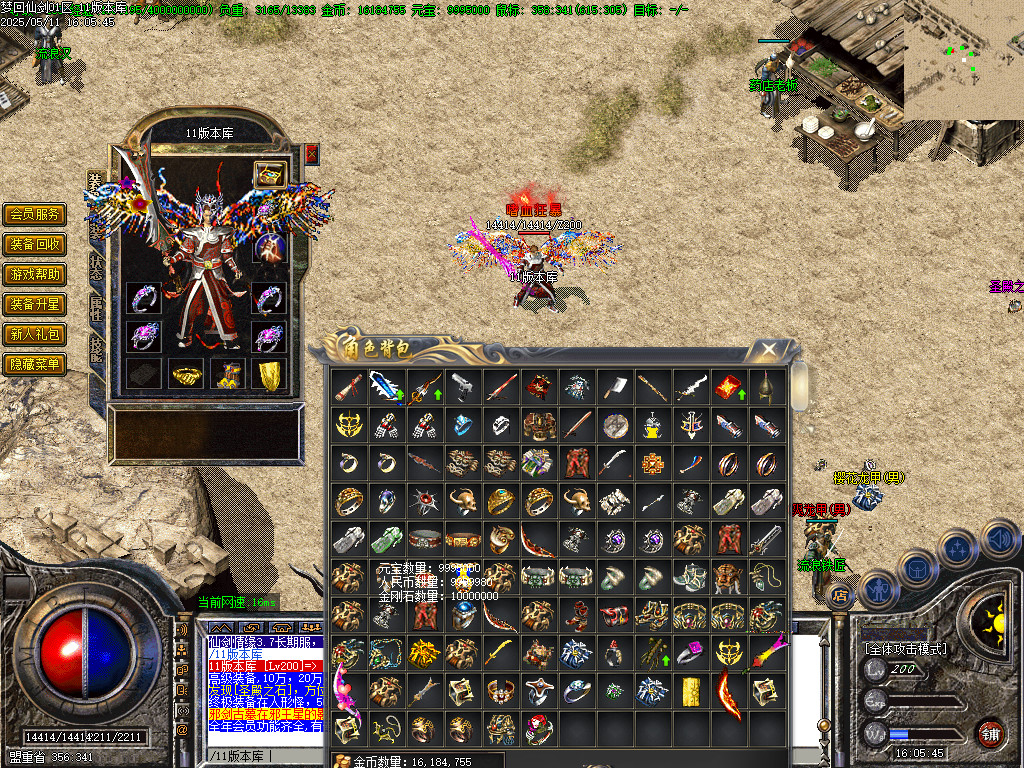
Task: Select the equipped golden shield slot
Action: click(x=269, y=374)
